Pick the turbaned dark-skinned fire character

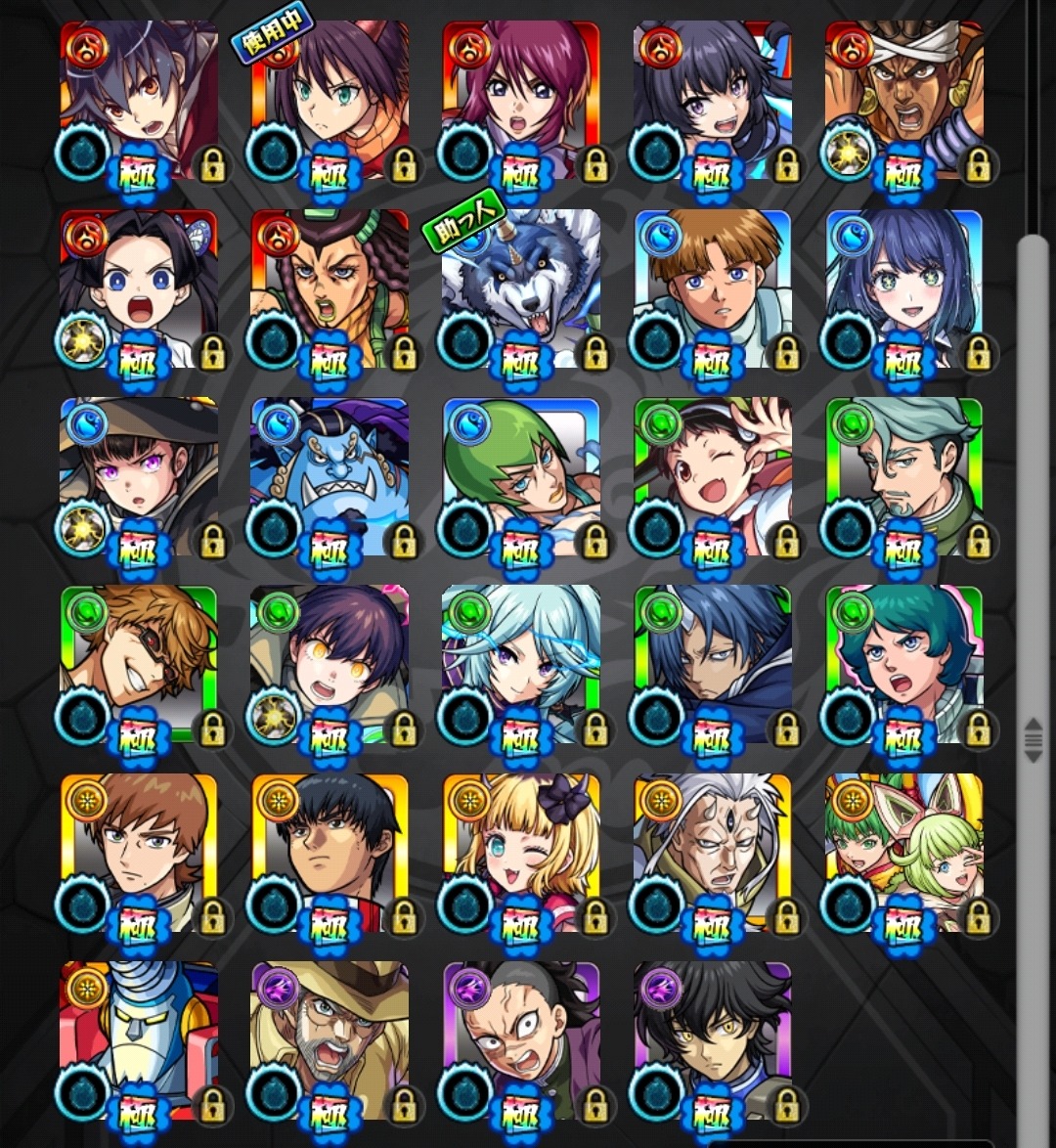904,98
